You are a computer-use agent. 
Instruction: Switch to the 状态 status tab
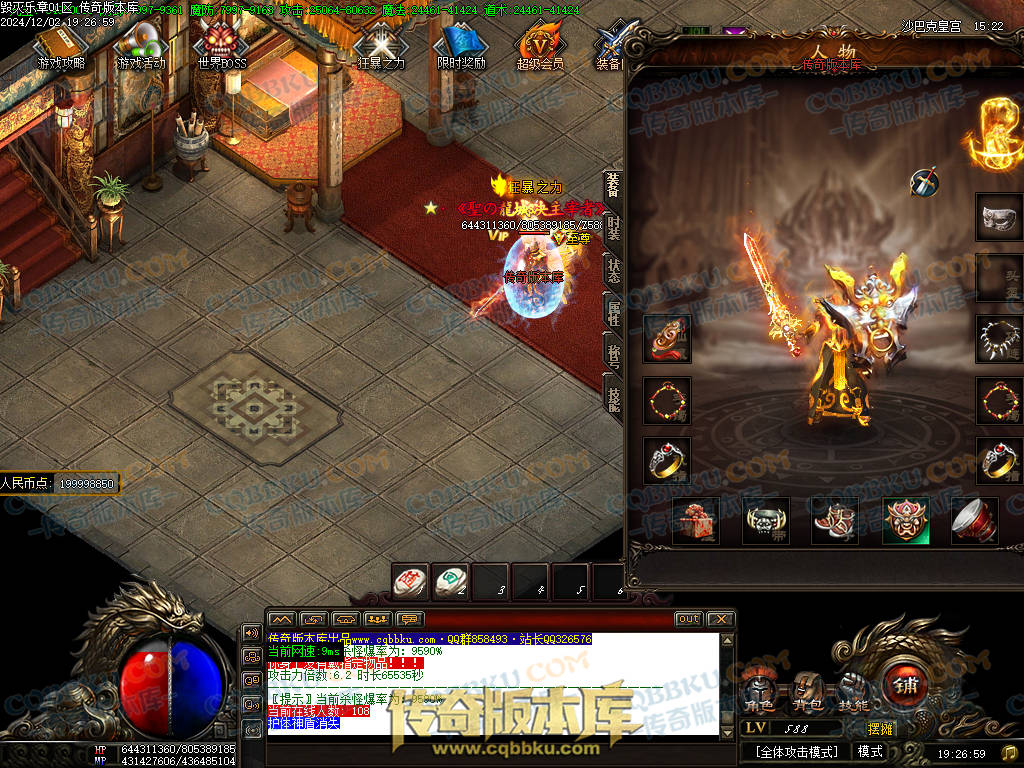tap(612, 272)
